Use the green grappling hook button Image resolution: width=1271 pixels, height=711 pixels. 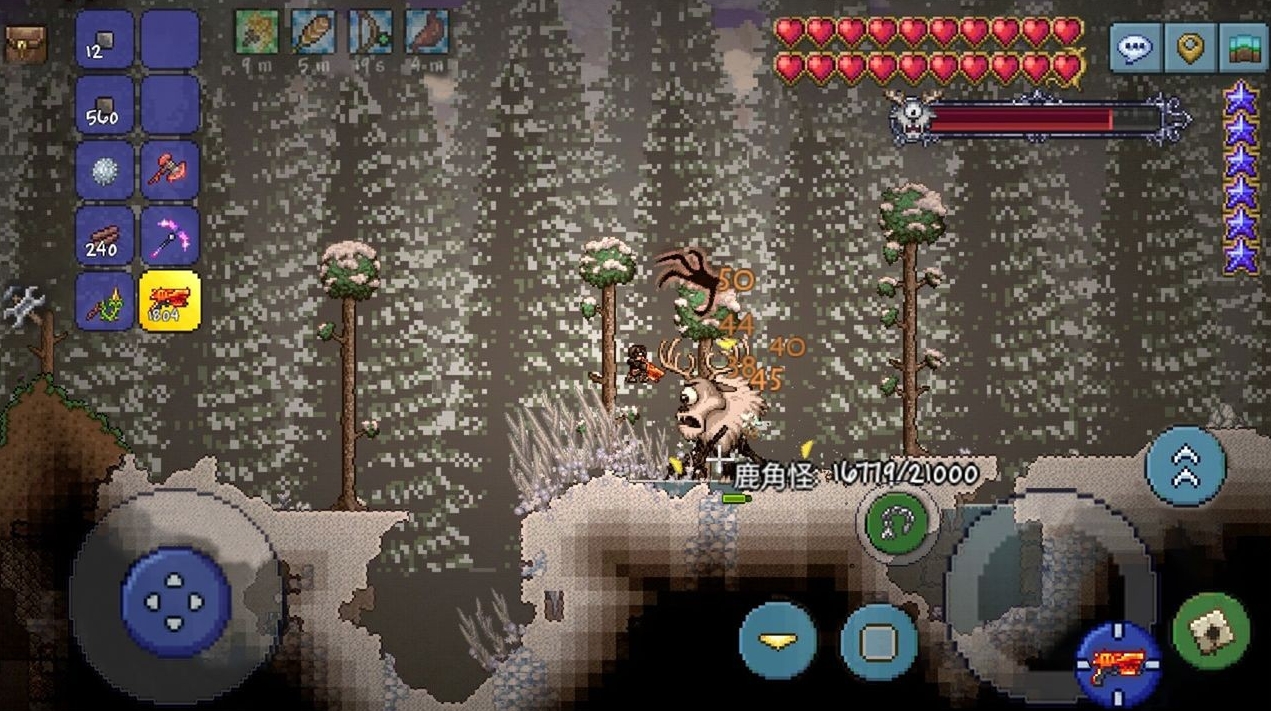(896, 524)
